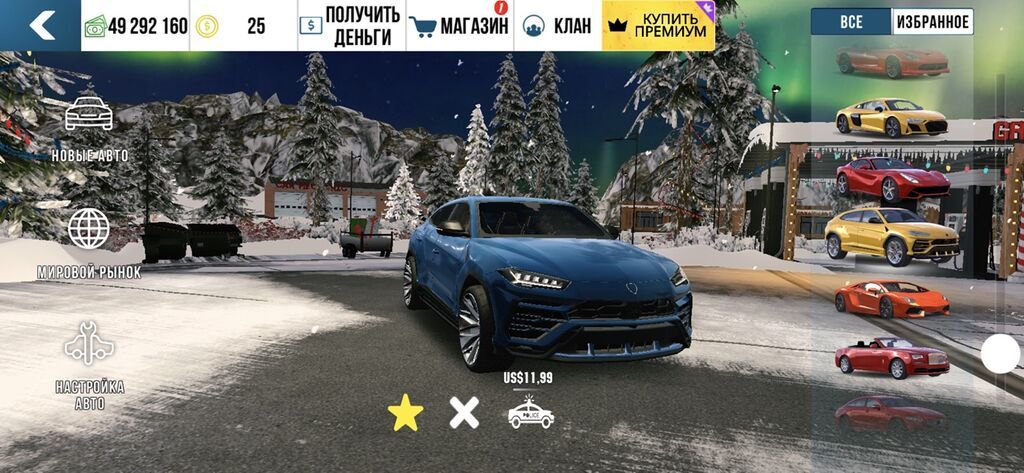Screen dimensions: 1024x473
Task: Choose the yellow SUV thumbnail
Action: pos(891,236)
